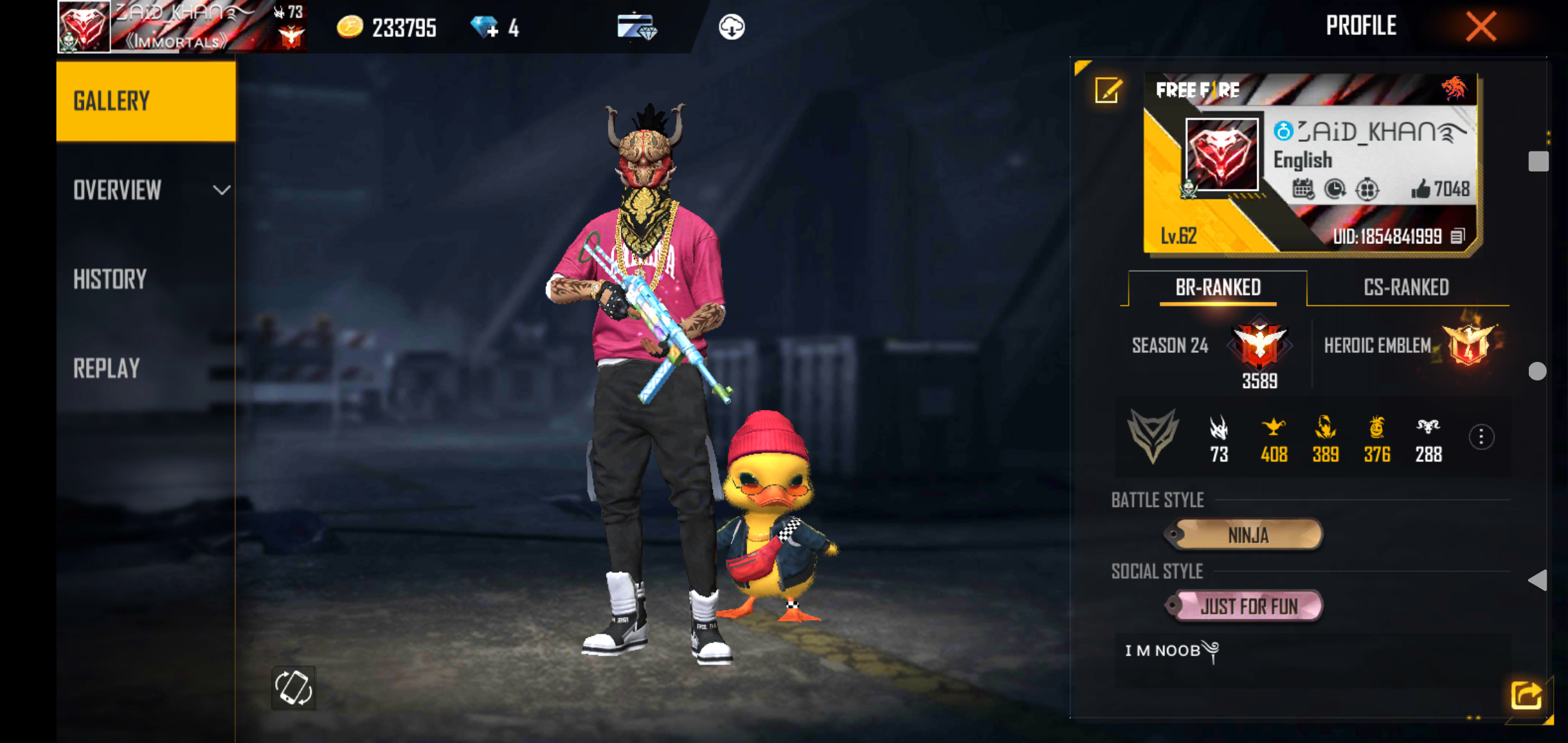Switch to the CS-Ranked tab
The height and width of the screenshot is (743, 1568).
coord(1406,288)
